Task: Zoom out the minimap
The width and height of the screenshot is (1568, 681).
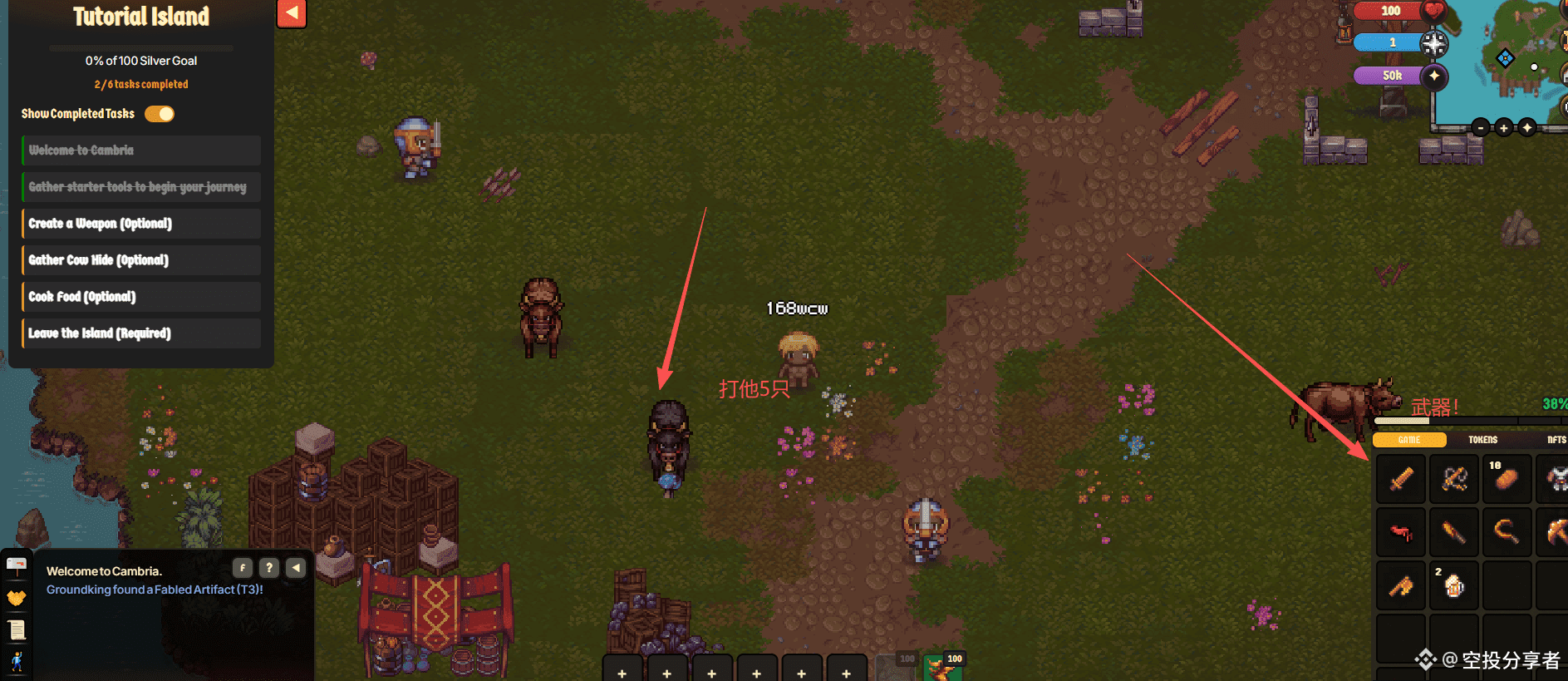Action: 1481,128
